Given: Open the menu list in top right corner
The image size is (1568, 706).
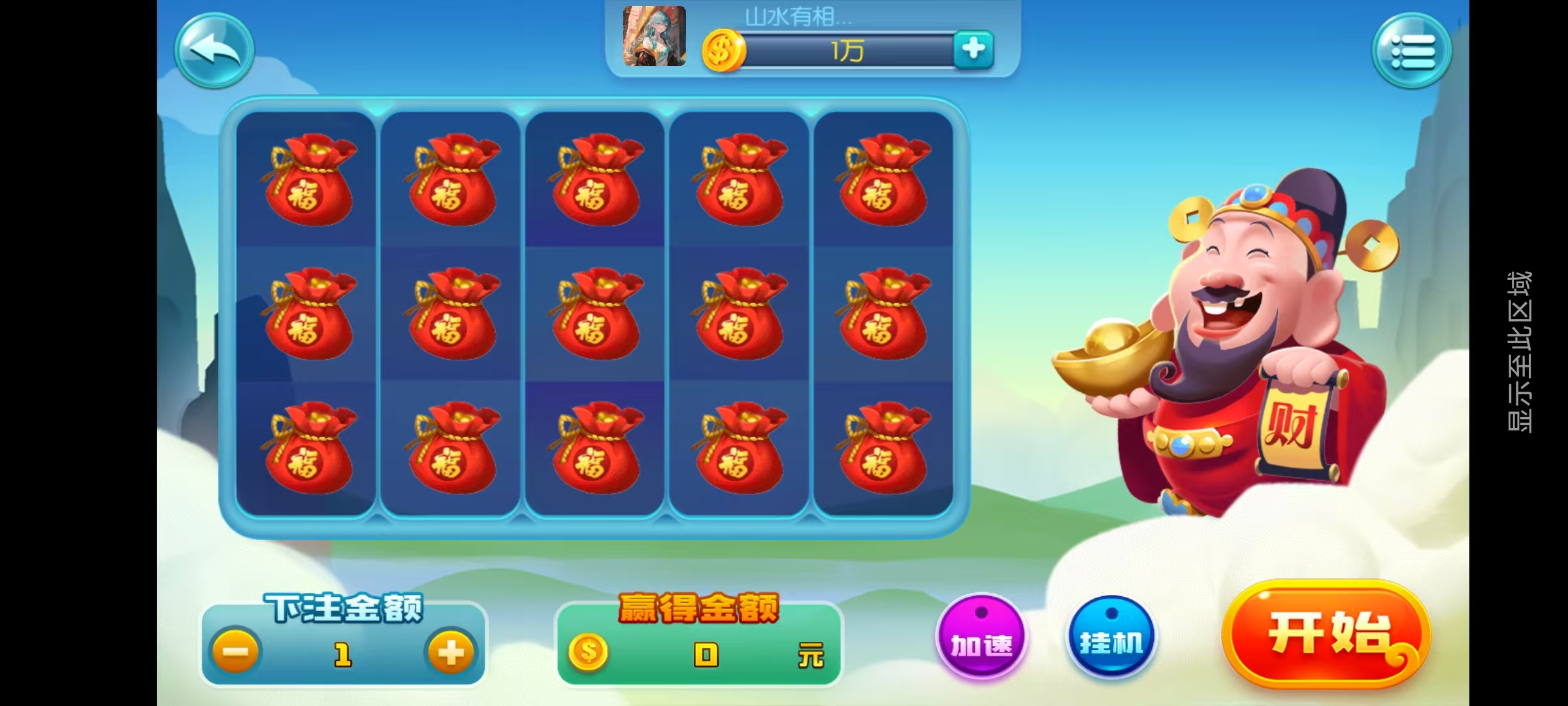Looking at the screenshot, I should pyautogui.click(x=1413, y=51).
